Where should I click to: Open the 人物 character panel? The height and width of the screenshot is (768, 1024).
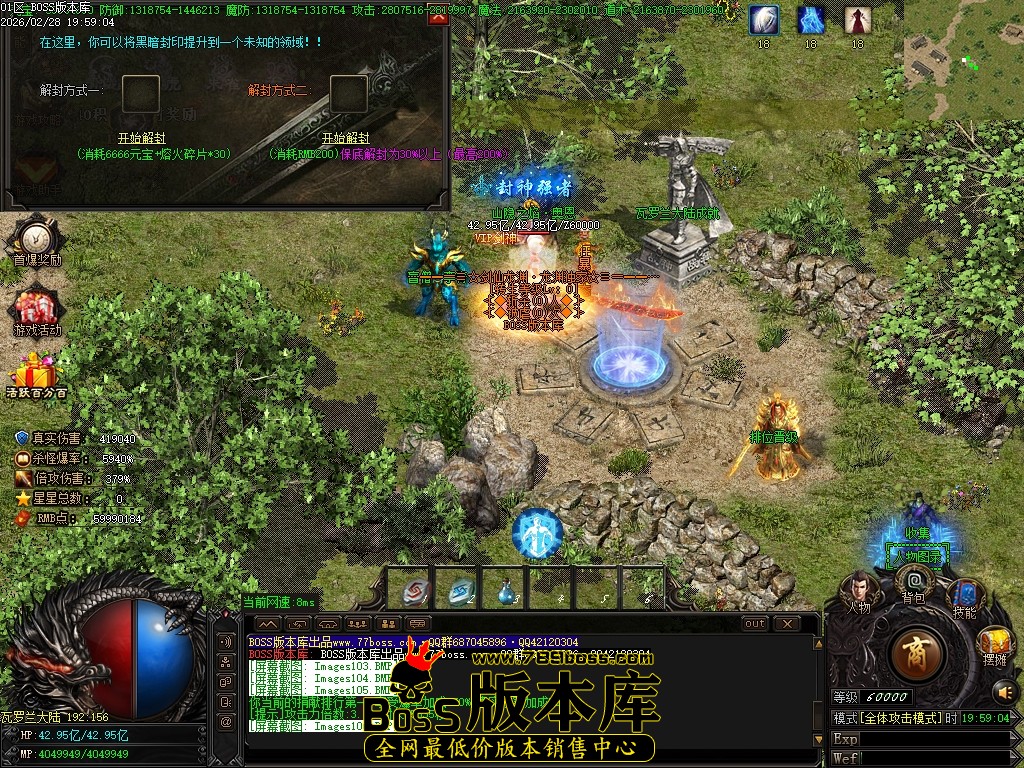(x=858, y=591)
